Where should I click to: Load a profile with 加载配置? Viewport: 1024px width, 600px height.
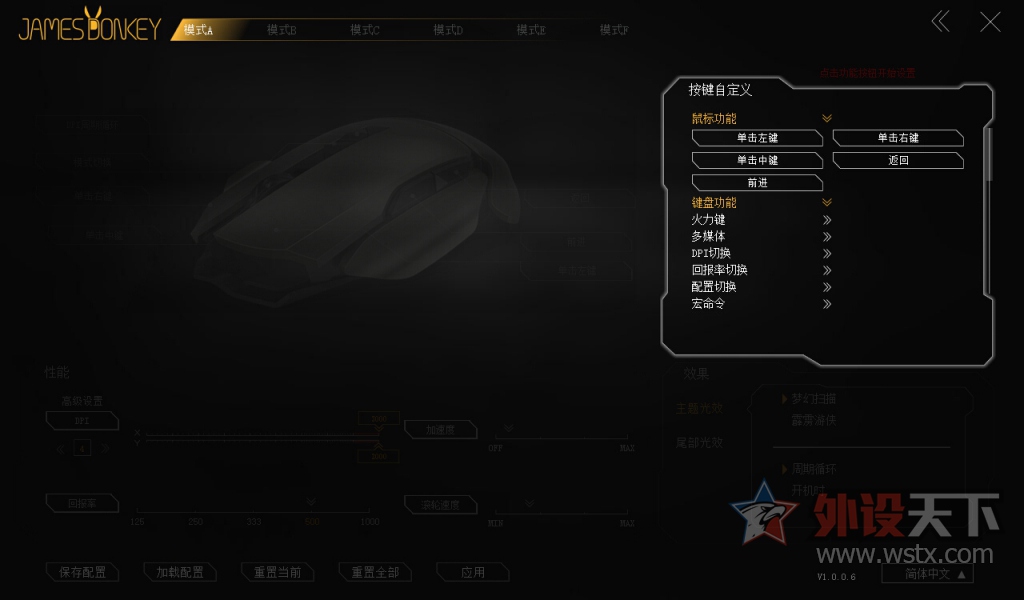coord(180,573)
